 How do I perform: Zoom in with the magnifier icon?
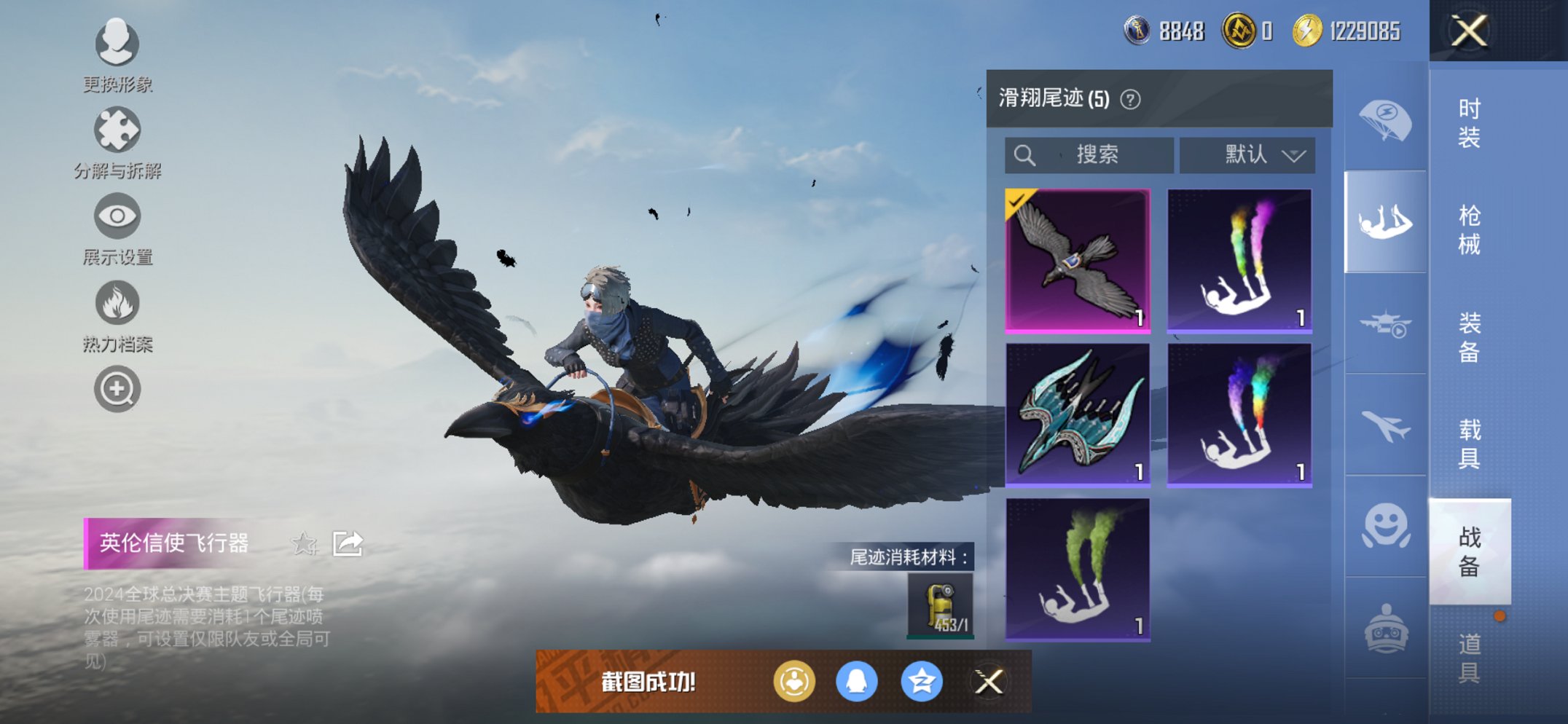tap(117, 389)
